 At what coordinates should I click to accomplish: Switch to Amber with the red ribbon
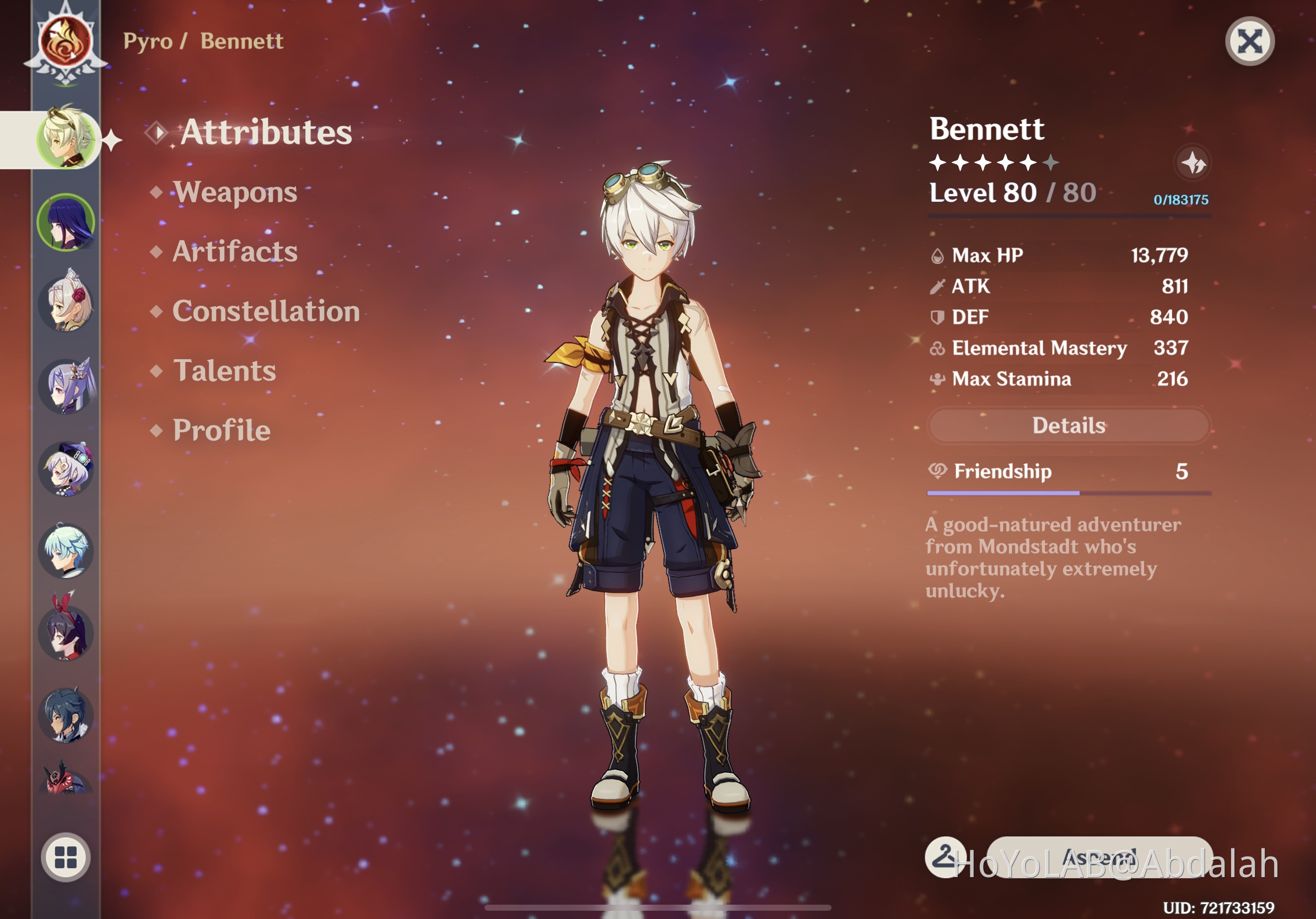tap(66, 631)
